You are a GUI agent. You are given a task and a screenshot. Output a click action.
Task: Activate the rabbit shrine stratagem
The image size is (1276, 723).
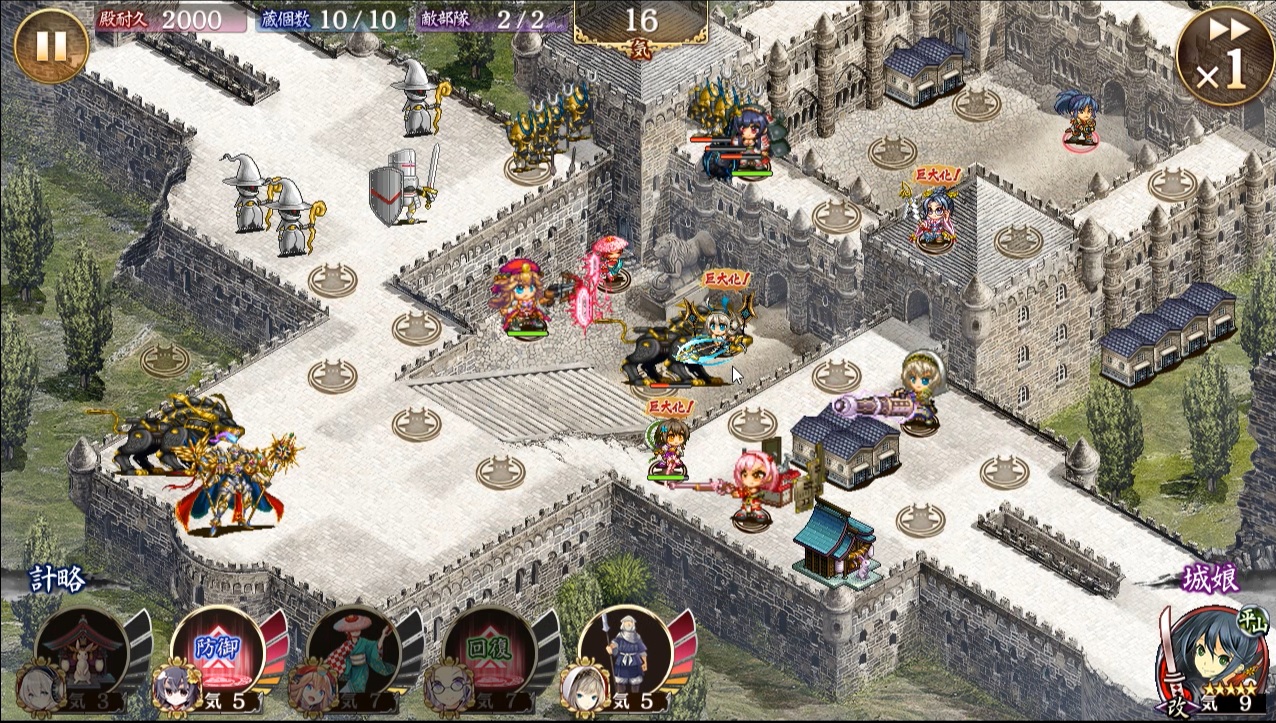click(82, 650)
